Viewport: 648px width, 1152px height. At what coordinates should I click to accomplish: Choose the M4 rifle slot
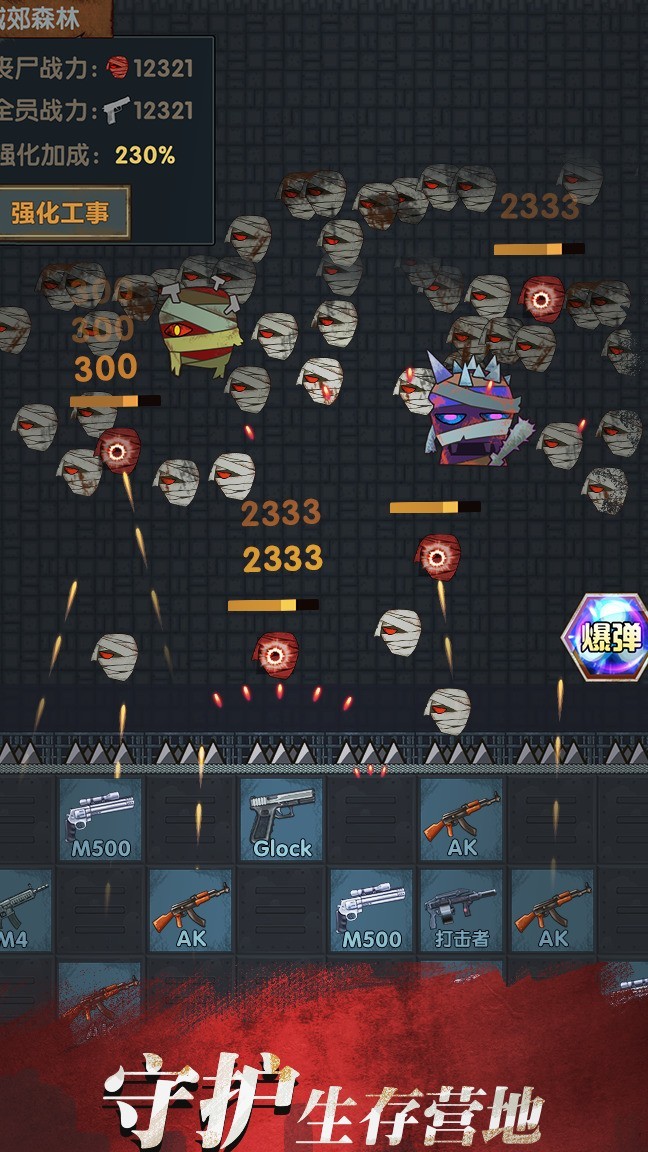coord(20,910)
